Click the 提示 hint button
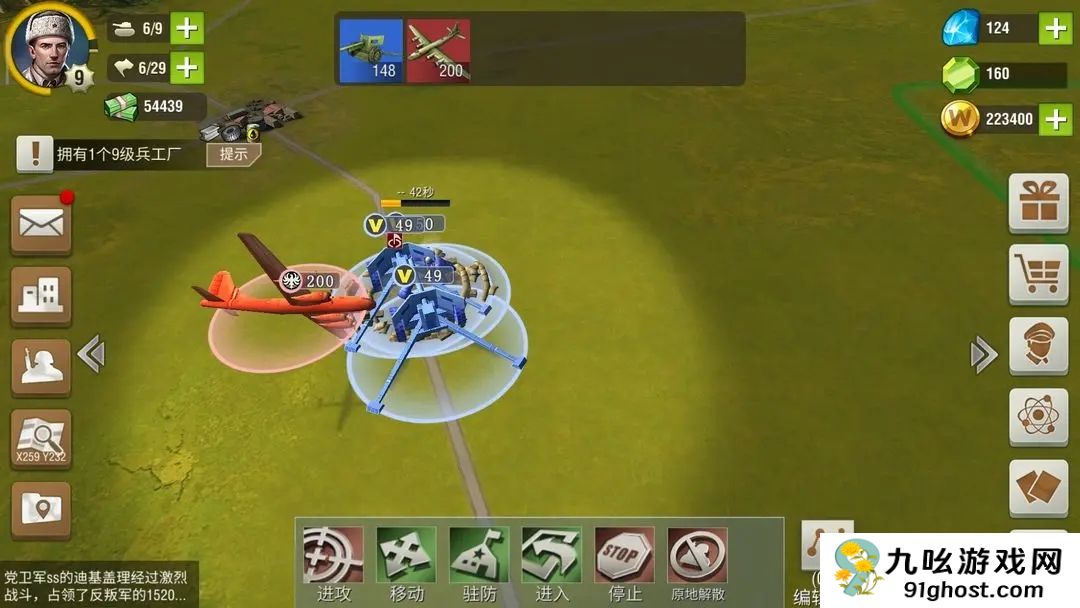Viewport: 1080px width, 608px height. click(234, 154)
